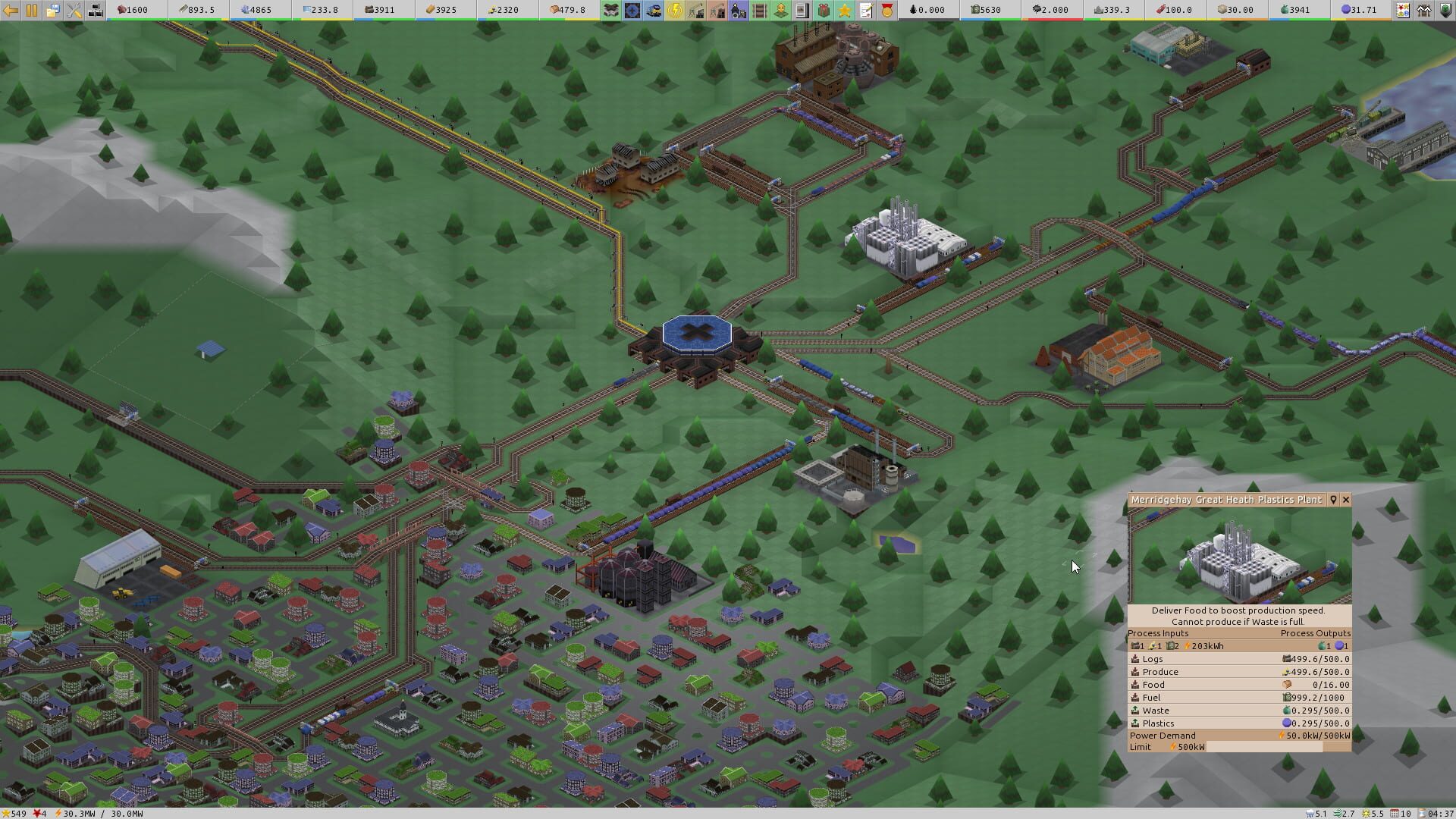Toggle the Waste output arrow in the plant window
Screen dimensions: 1456x819
[x=1134, y=711]
